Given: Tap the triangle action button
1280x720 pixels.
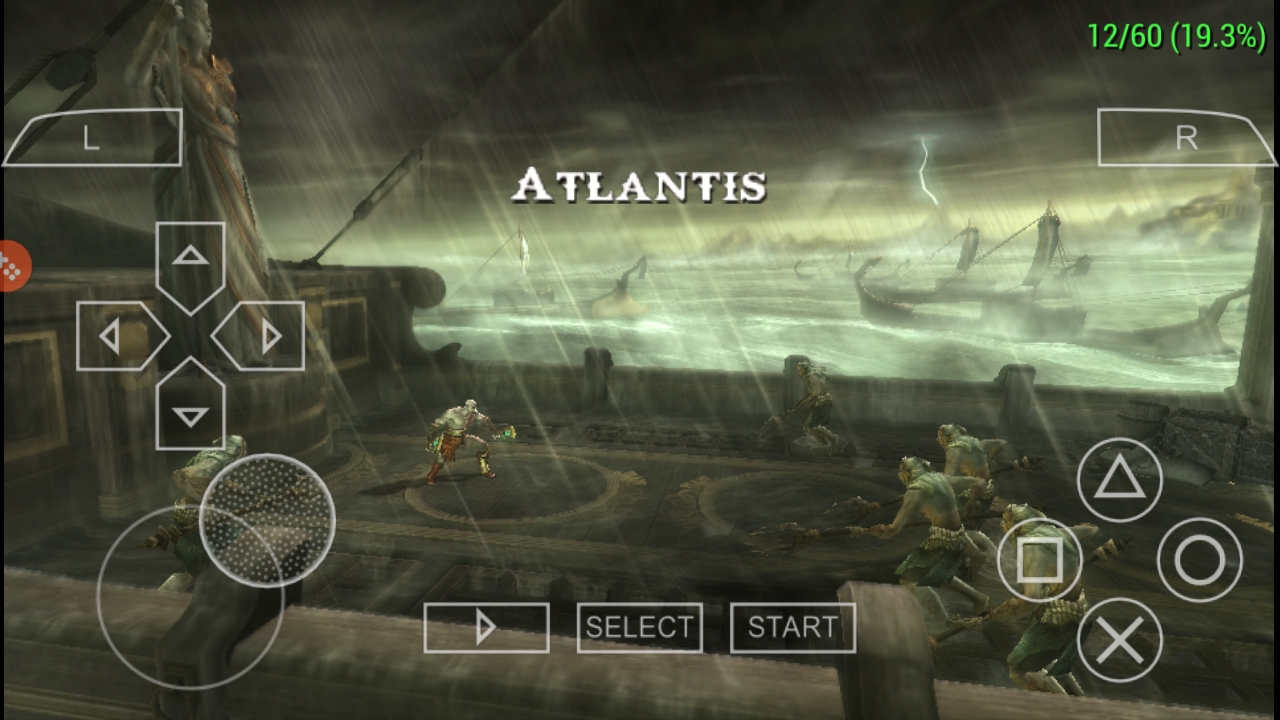Looking at the screenshot, I should pyautogui.click(x=1120, y=481).
